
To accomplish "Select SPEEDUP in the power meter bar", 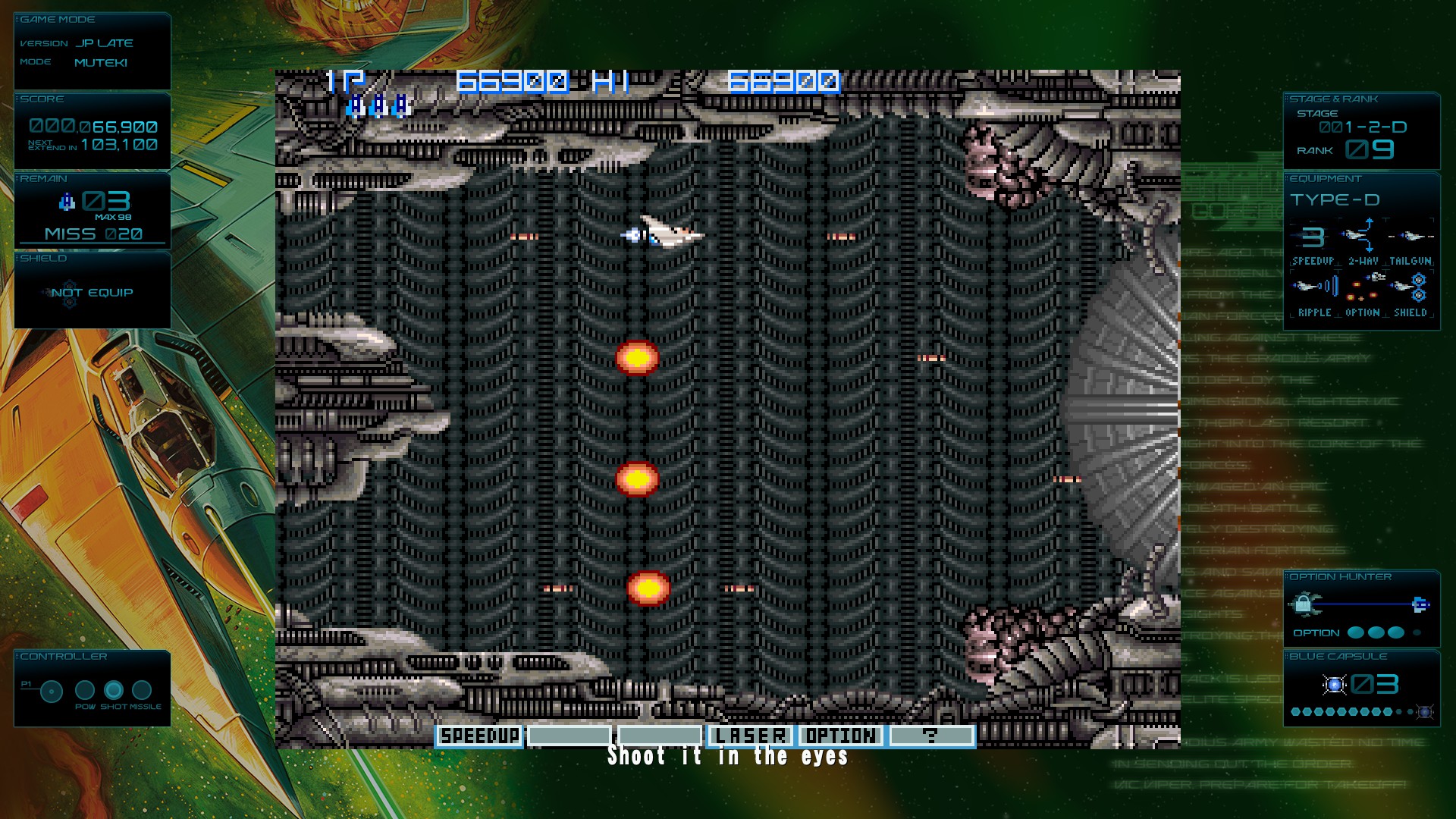I will (479, 736).
